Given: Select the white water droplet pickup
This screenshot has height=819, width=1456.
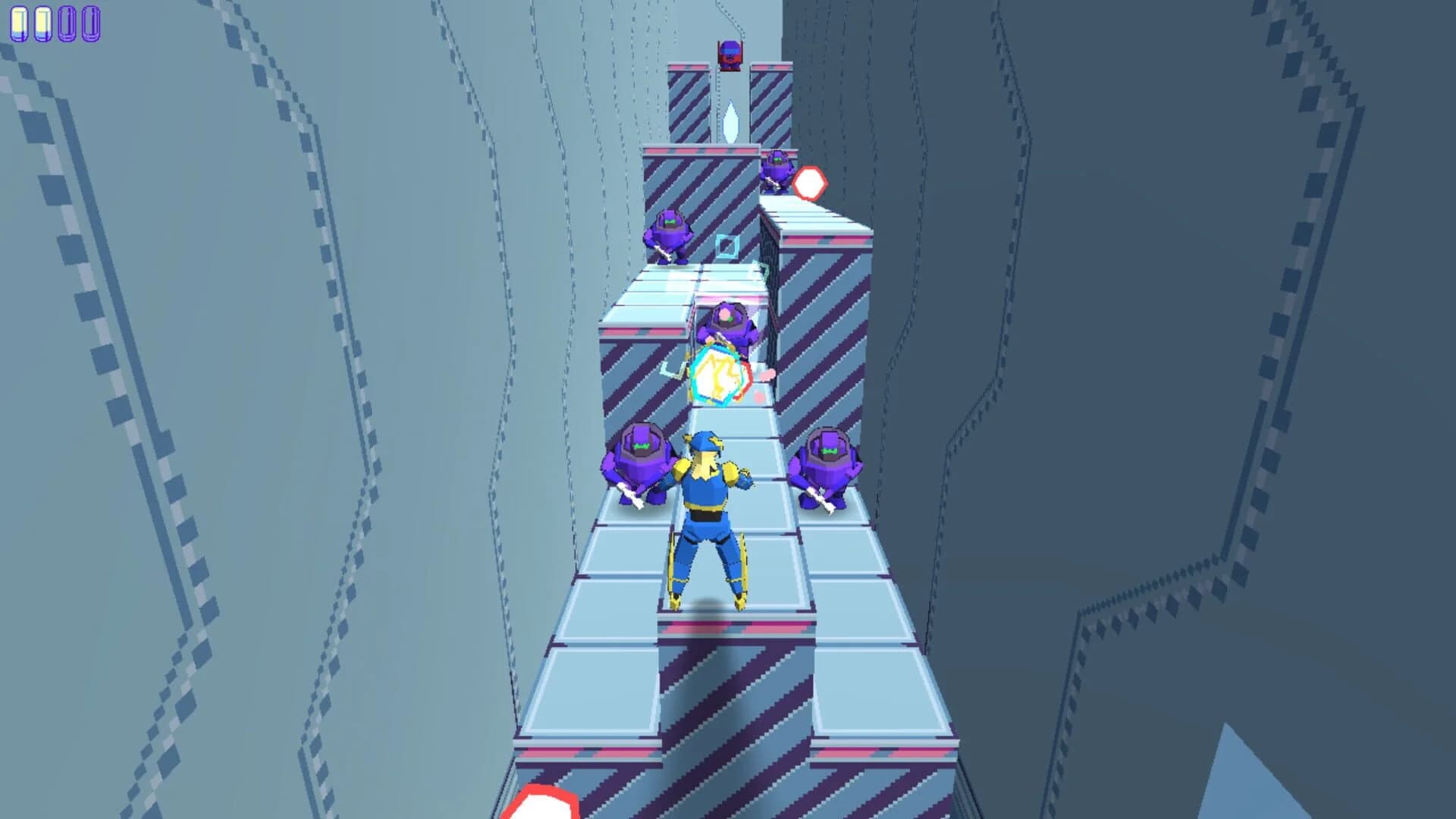Looking at the screenshot, I should point(730,121).
